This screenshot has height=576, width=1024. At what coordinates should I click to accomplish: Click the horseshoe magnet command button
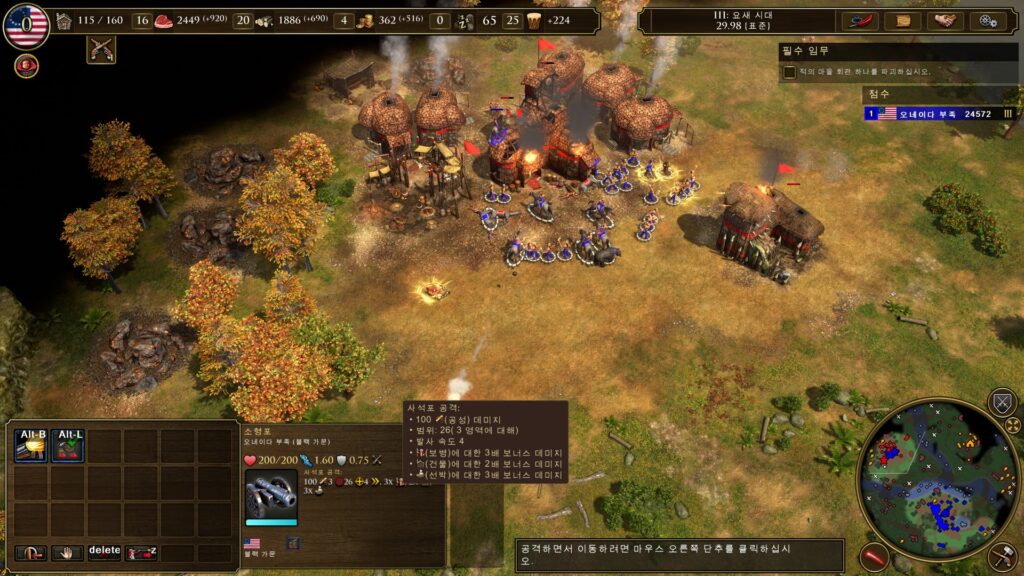click(32, 551)
